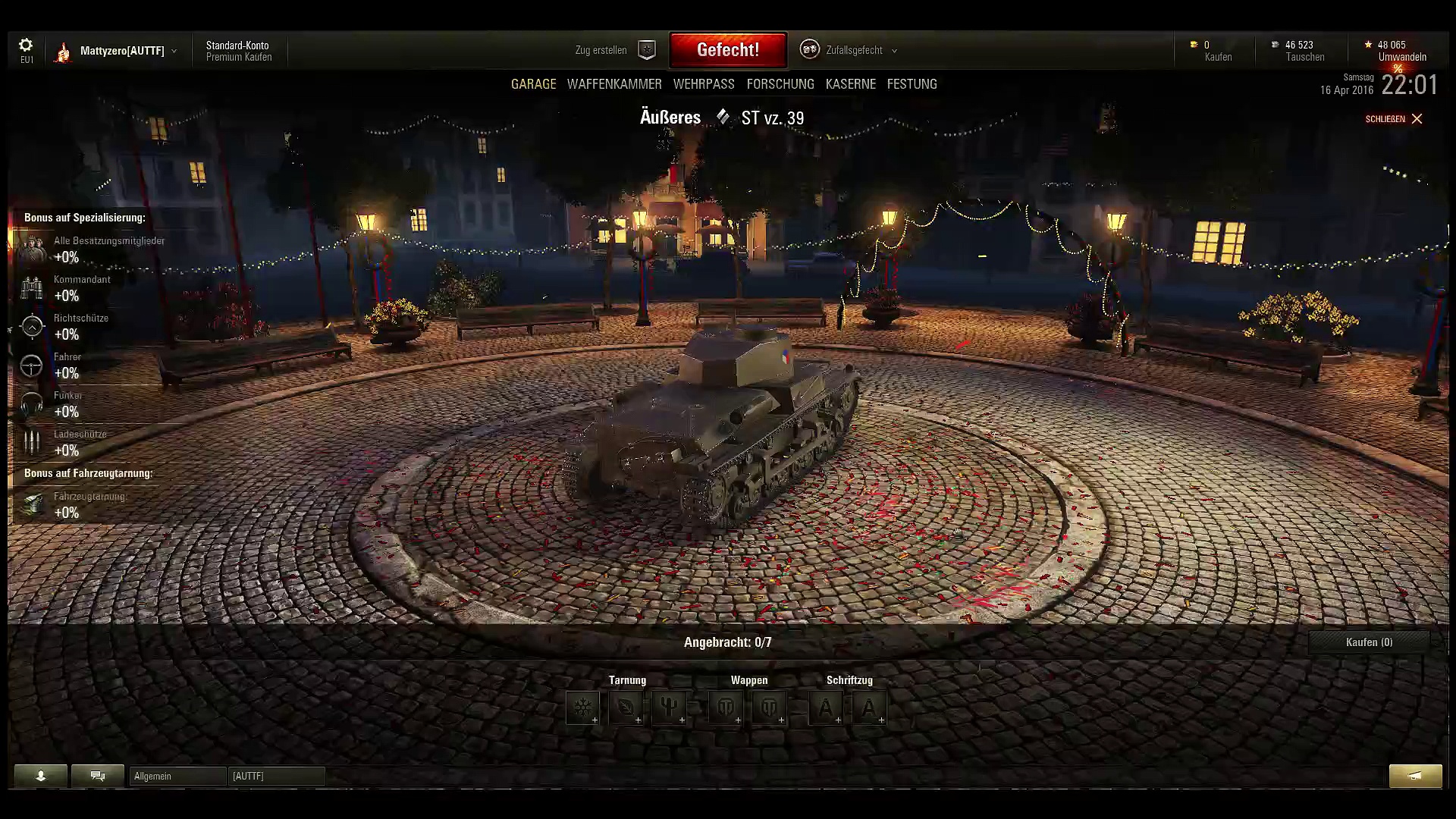Pick the summer leaf camouflage slot
The width and height of the screenshot is (1456, 819).
626,708
